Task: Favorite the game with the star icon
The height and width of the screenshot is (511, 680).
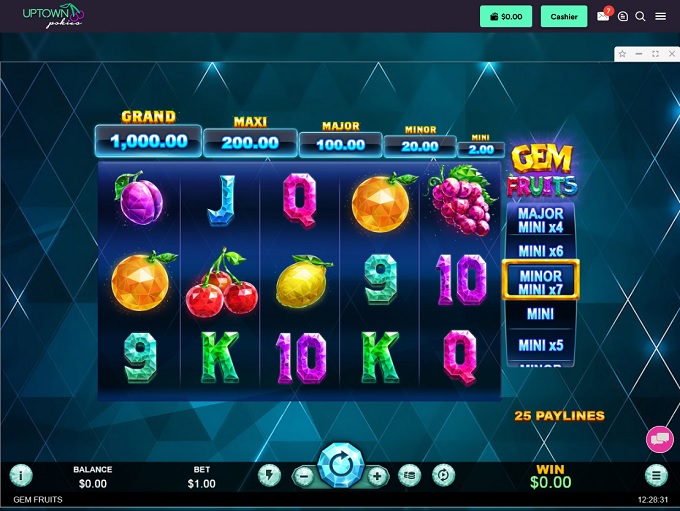Action: pos(622,53)
